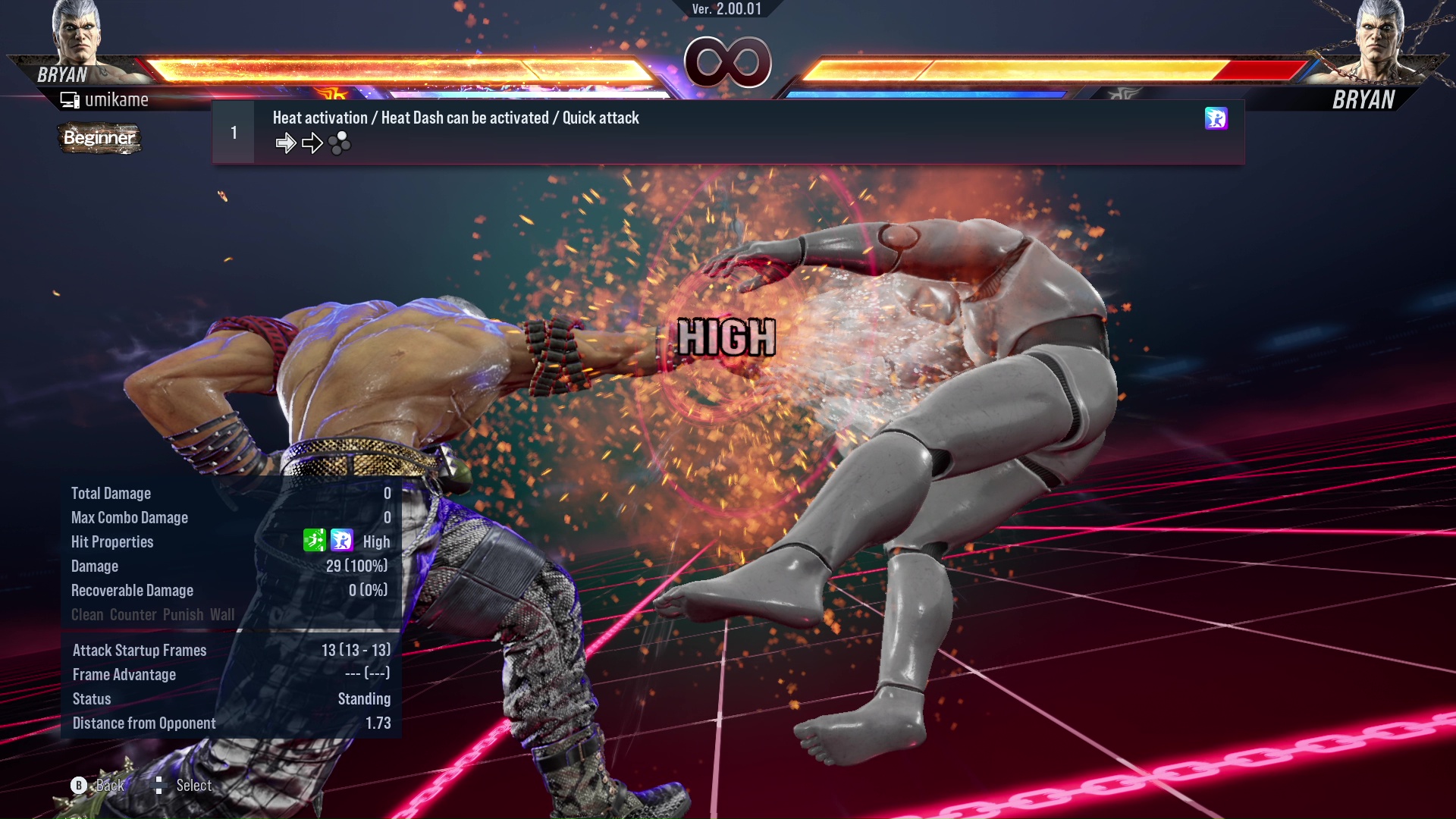Expand the Hit Properties row details
The width and height of the screenshot is (1456, 819).
point(112,541)
